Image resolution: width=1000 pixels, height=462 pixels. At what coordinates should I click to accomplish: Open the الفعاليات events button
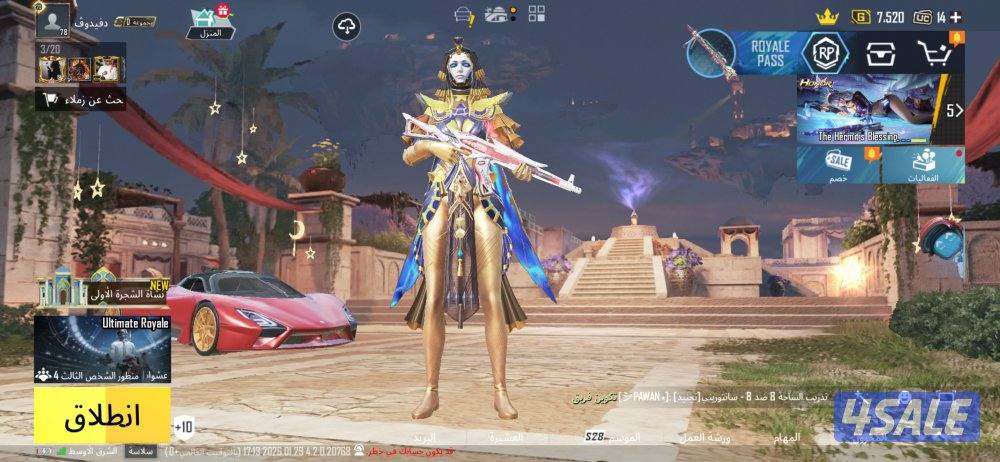(923, 165)
